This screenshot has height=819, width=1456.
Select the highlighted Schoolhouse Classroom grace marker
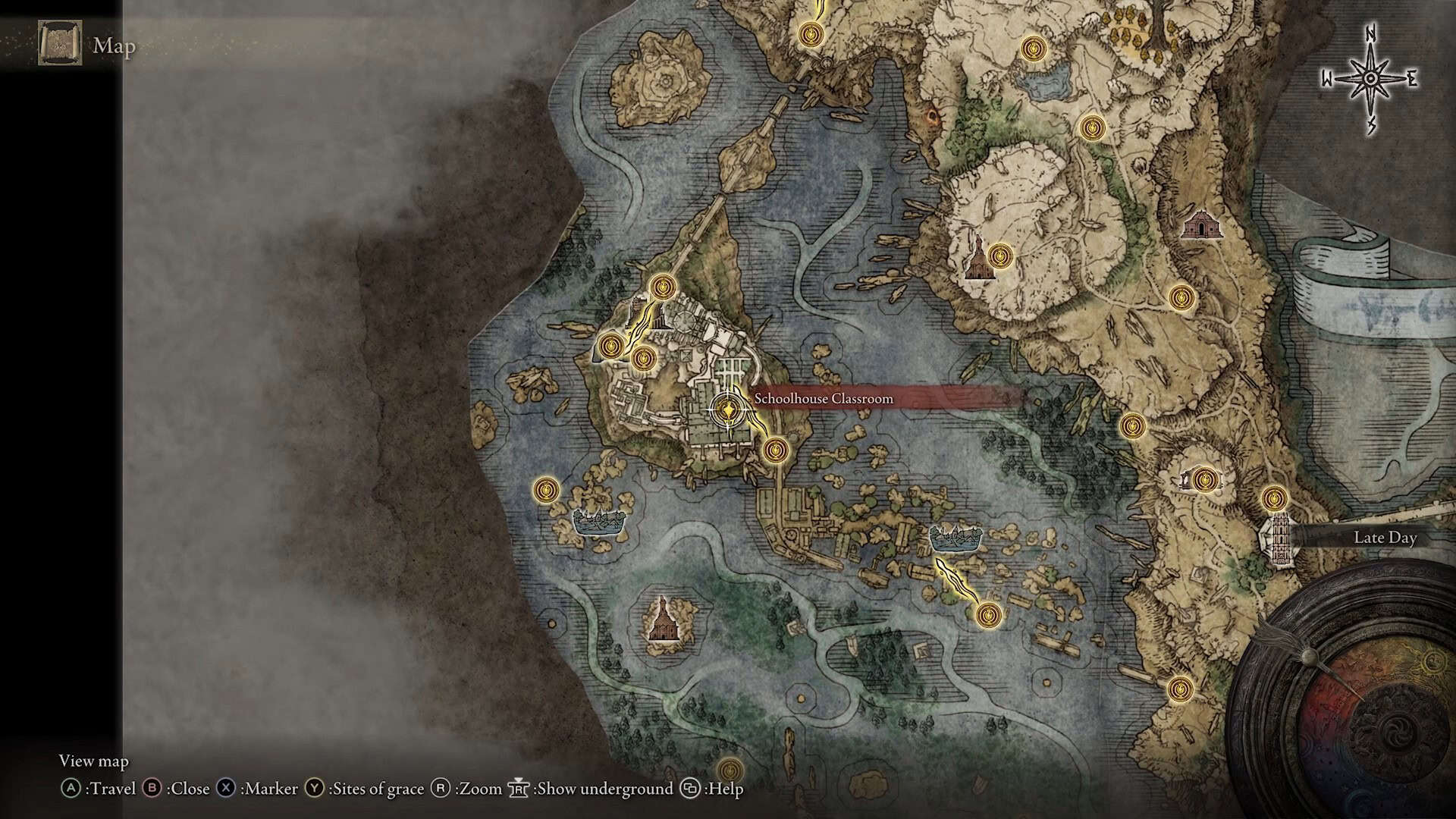pyautogui.click(x=728, y=411)
